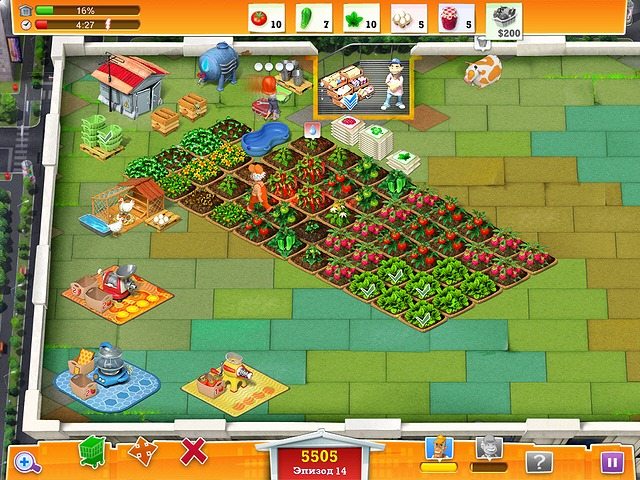Click the tomato goal icon
The height and width of the screenshot is (480, 640).
(260, 17)
